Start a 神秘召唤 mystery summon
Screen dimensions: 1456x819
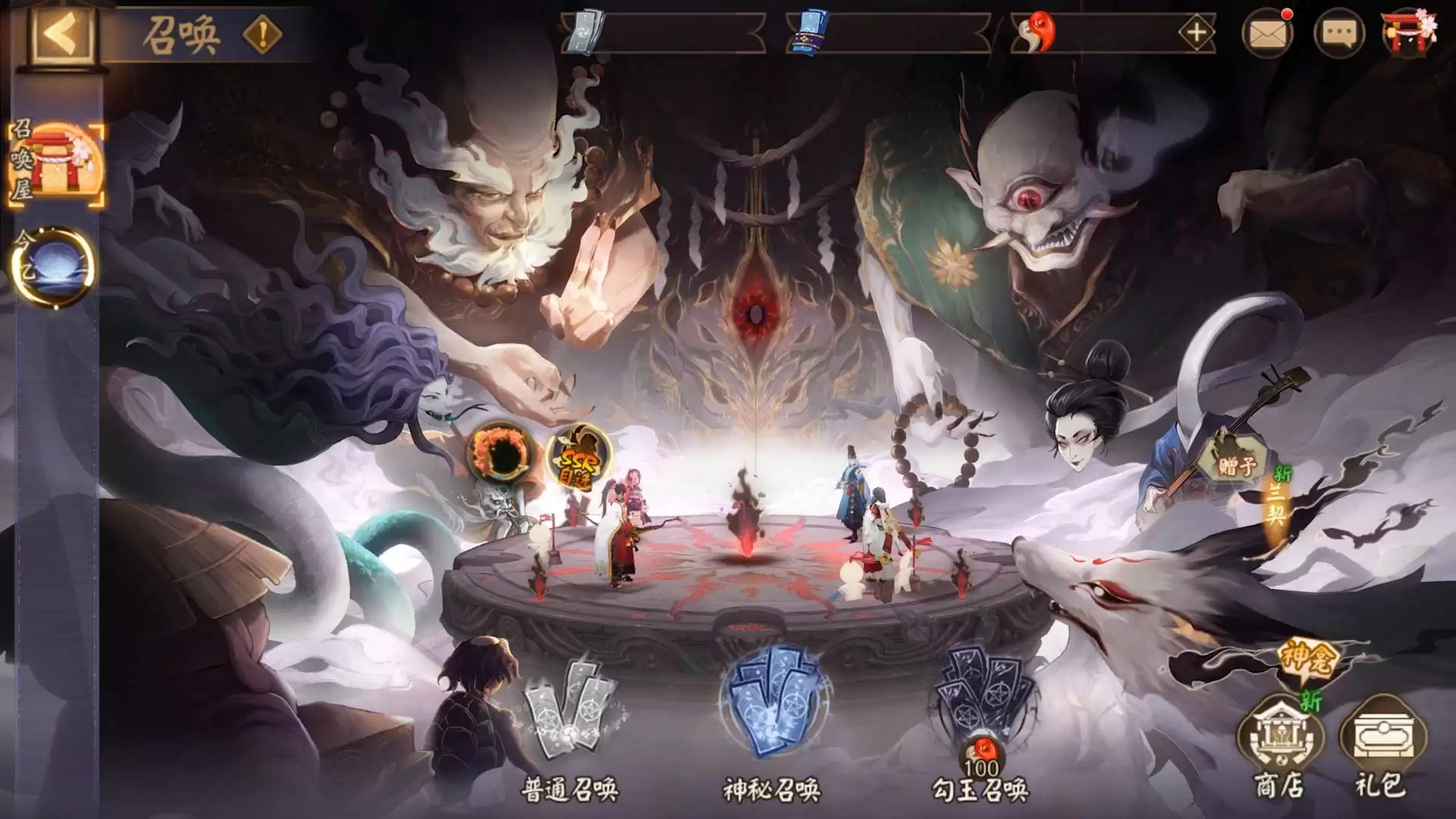tap(772, 717)
